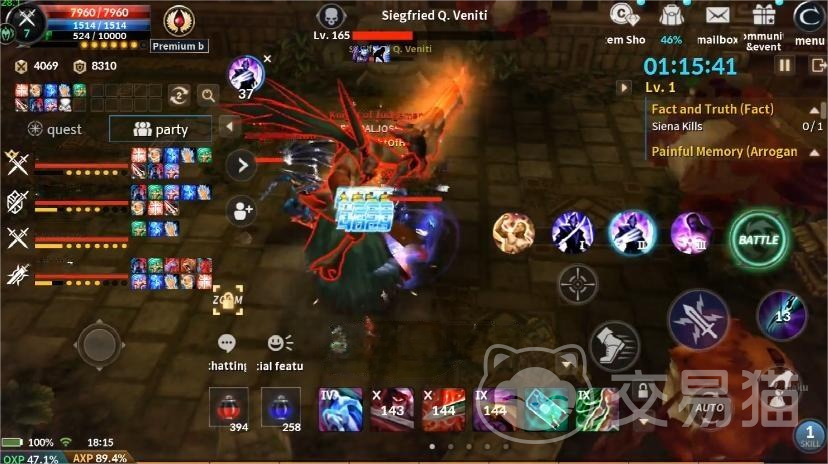This screenshot has height=464, width=828.
Task: Open the main menu
Action: coord(809,18)
